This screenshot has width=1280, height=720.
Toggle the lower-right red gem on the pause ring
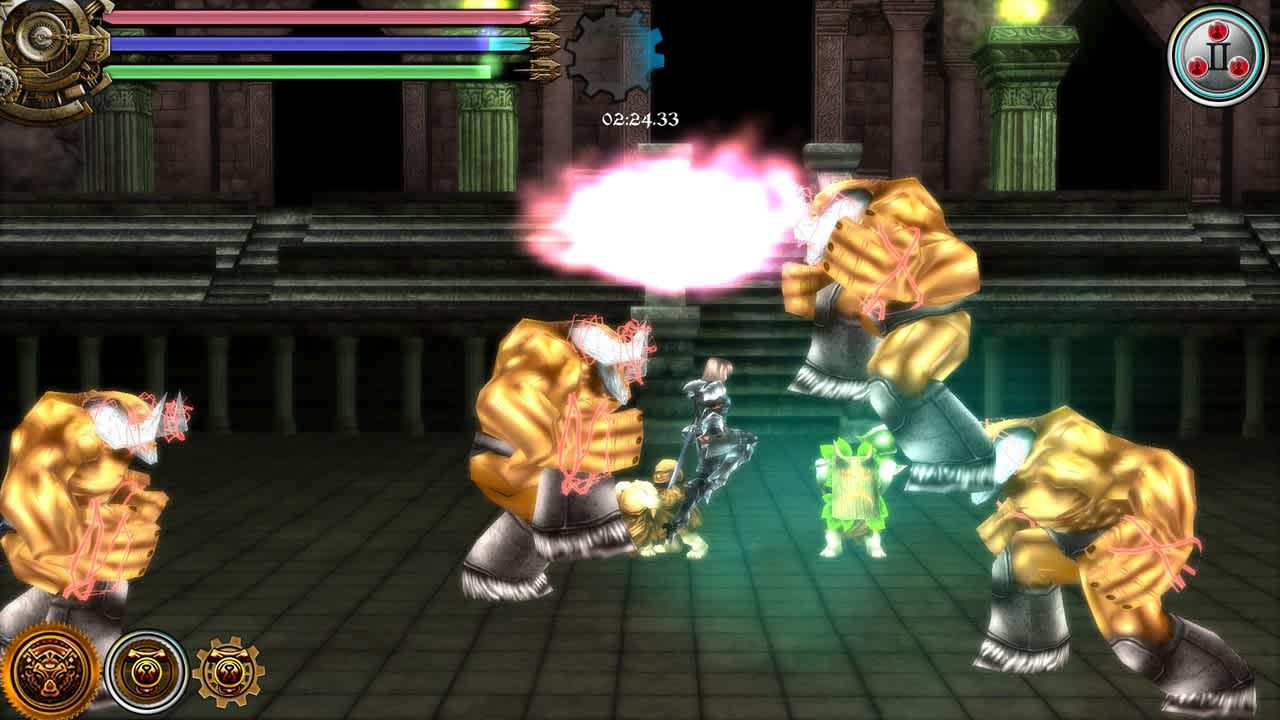1239,66
